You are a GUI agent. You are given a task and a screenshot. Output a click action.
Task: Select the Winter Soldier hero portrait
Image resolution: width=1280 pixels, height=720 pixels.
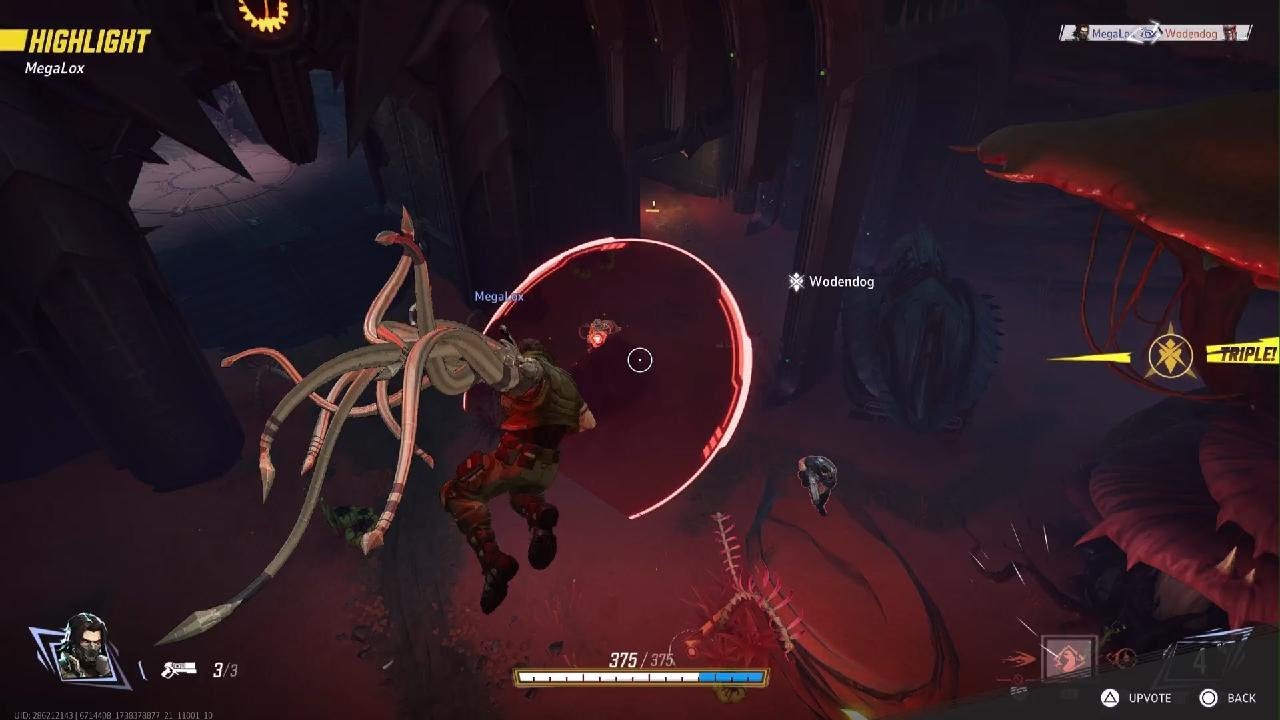[82, 647]
